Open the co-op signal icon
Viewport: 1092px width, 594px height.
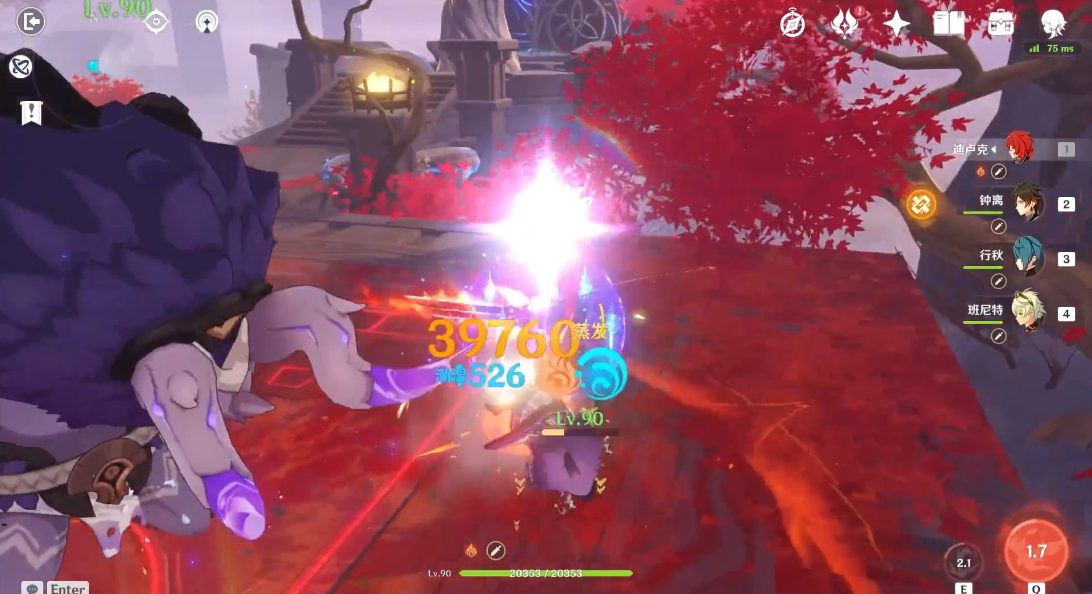tap(207, 21)
